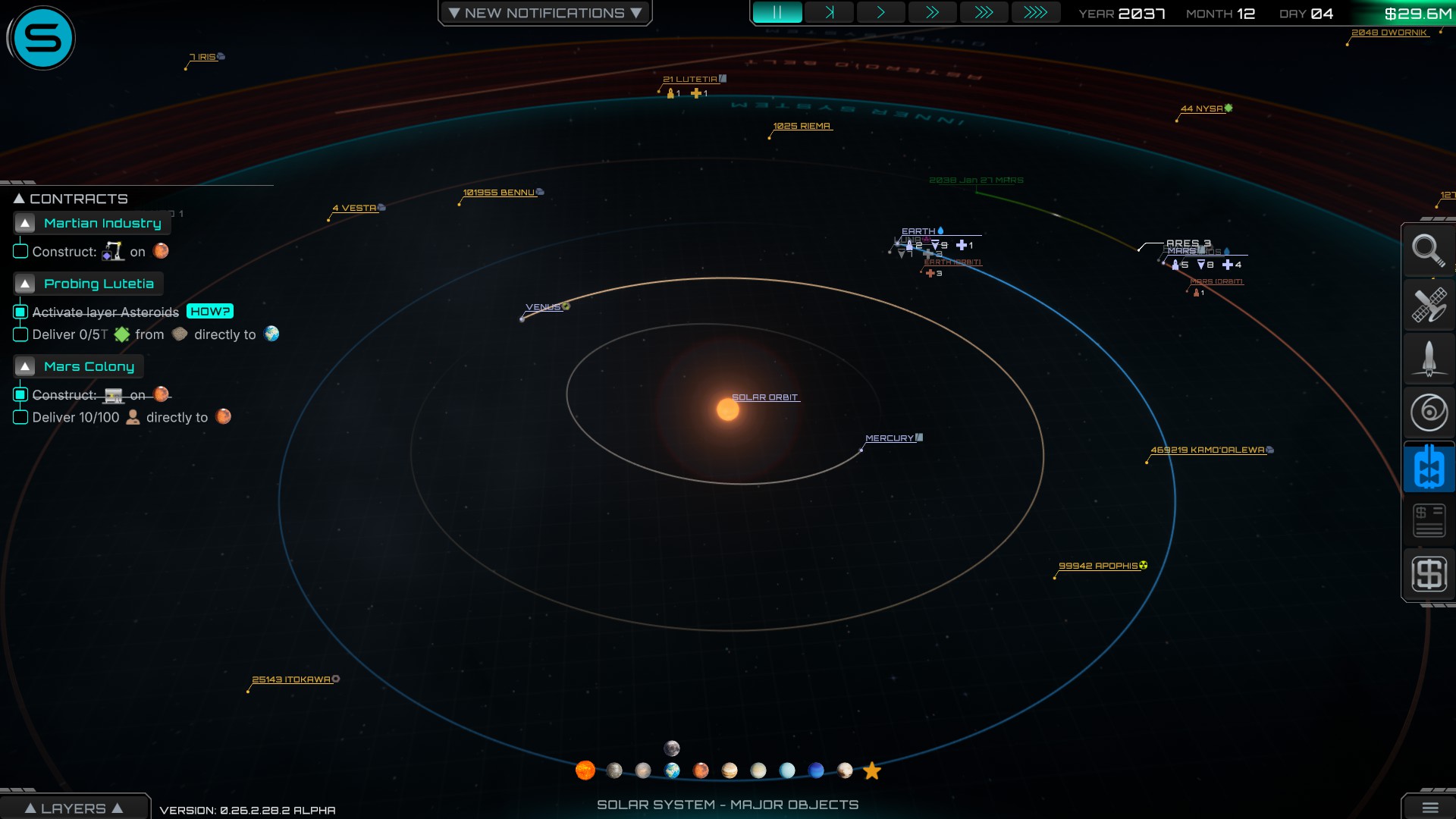
Task: Open the New Notifications dropdown
Action: point(544,13)
